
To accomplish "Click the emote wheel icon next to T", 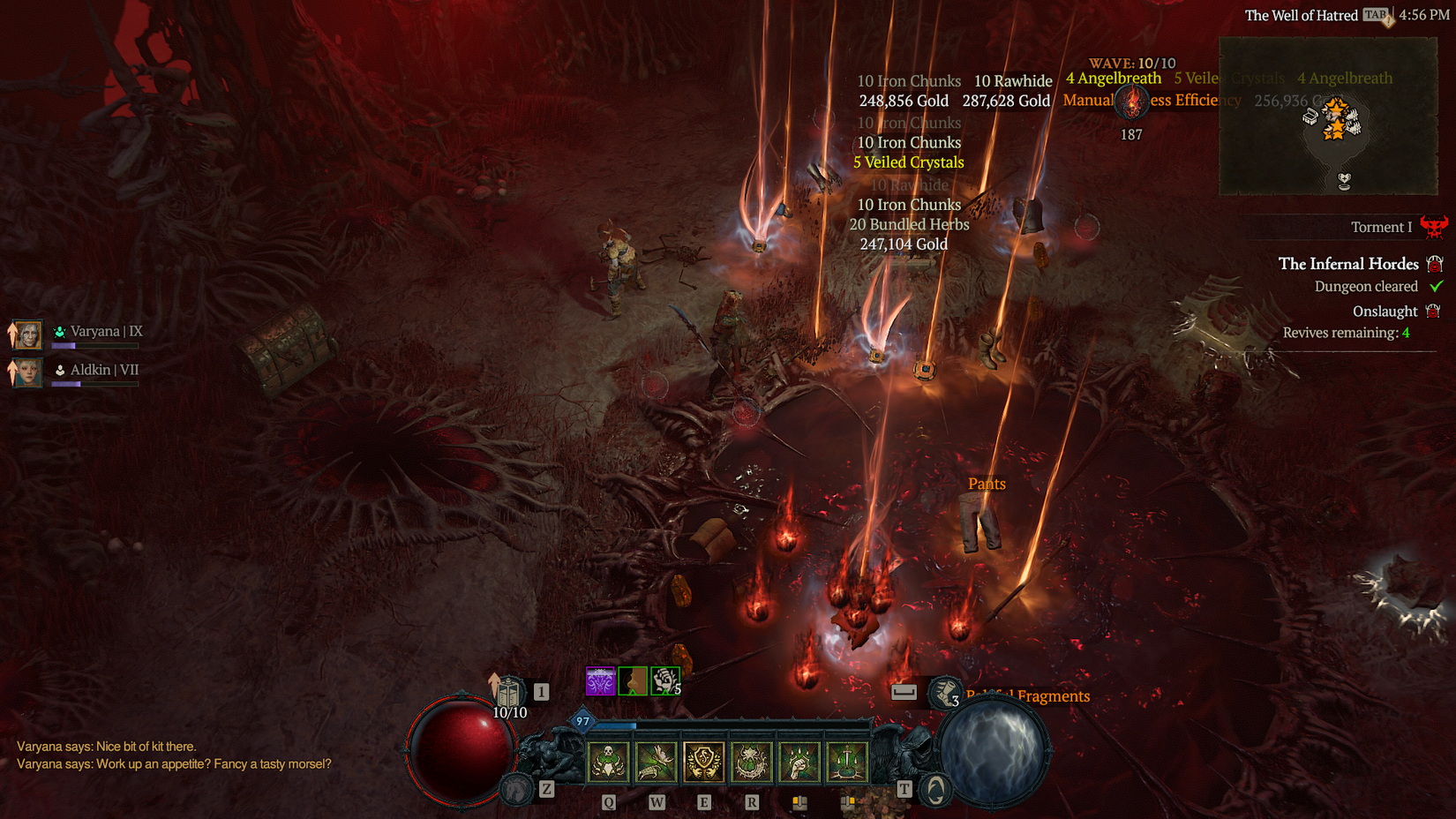I will [x=934, y=791].
